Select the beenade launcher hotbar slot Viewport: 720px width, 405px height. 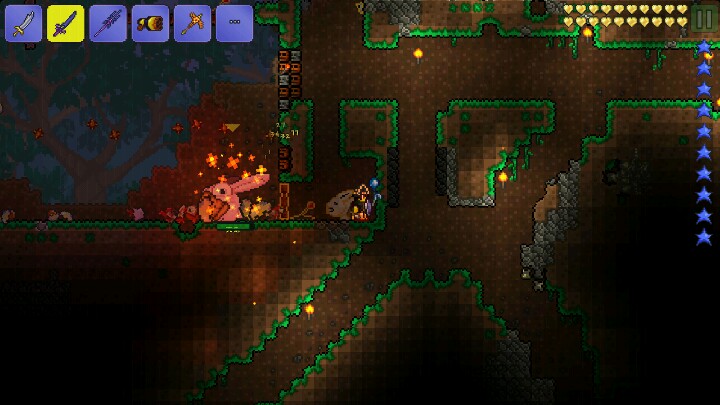click(150, 23)
